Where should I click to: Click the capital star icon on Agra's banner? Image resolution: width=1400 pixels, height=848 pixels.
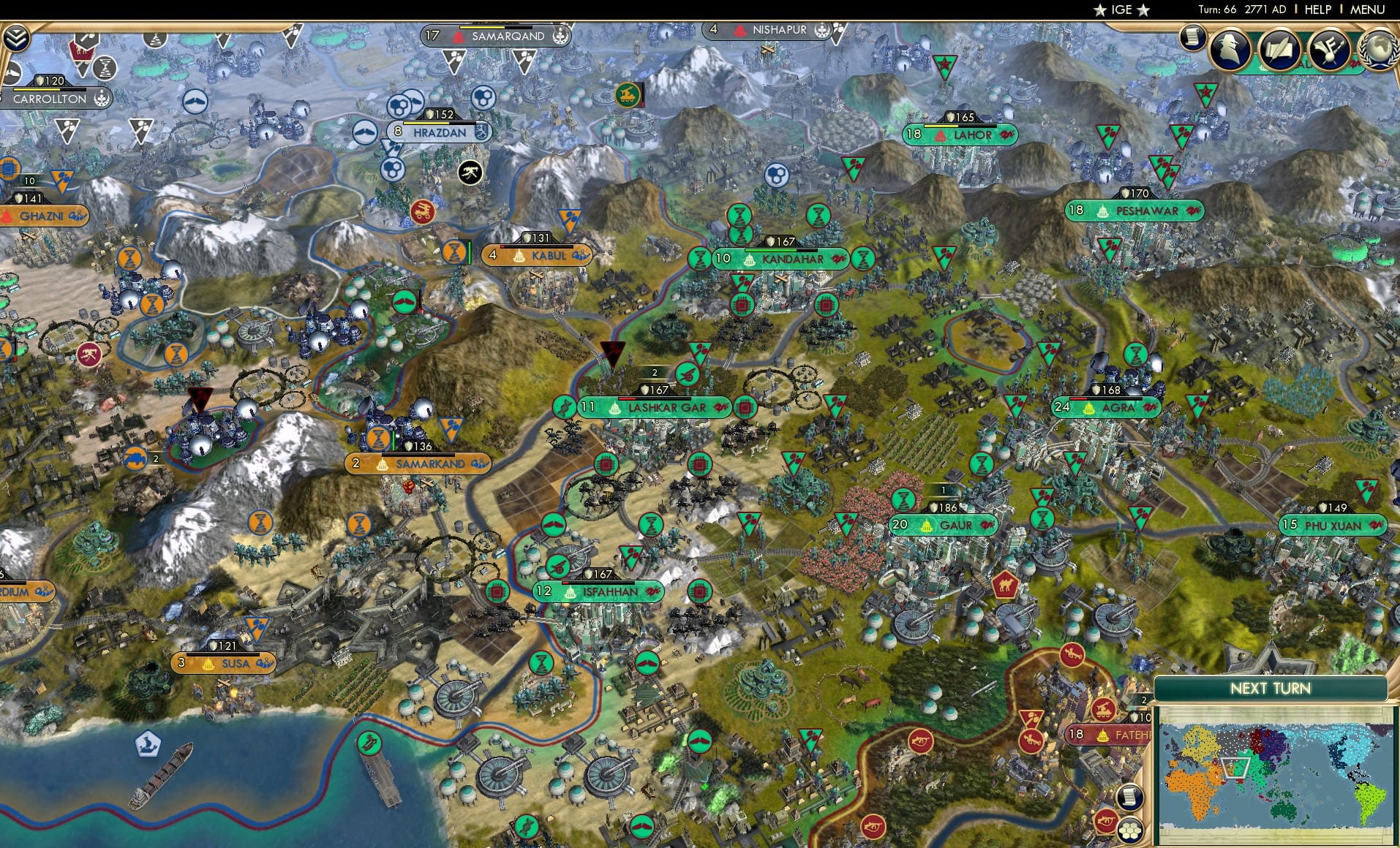(x=1089, y=408)
